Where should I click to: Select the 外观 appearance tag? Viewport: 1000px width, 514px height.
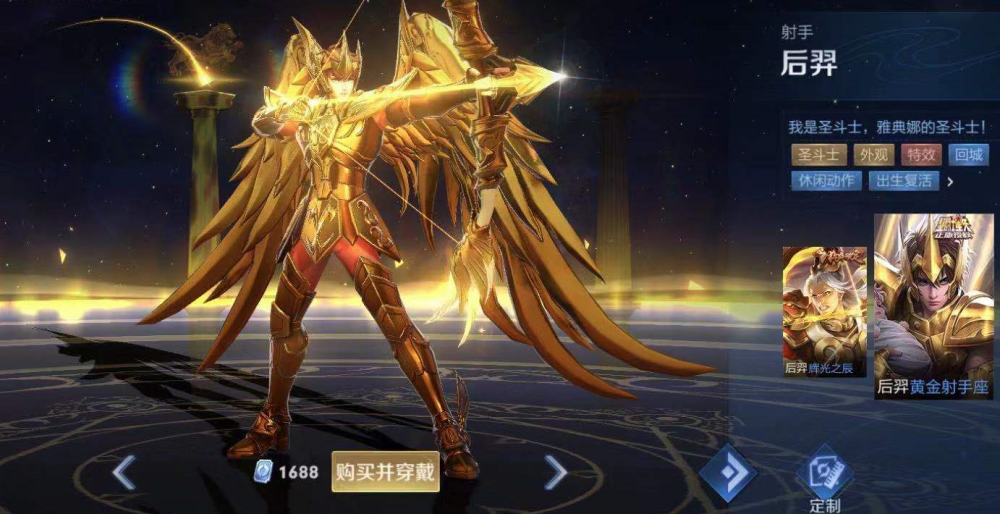[872, 155]
